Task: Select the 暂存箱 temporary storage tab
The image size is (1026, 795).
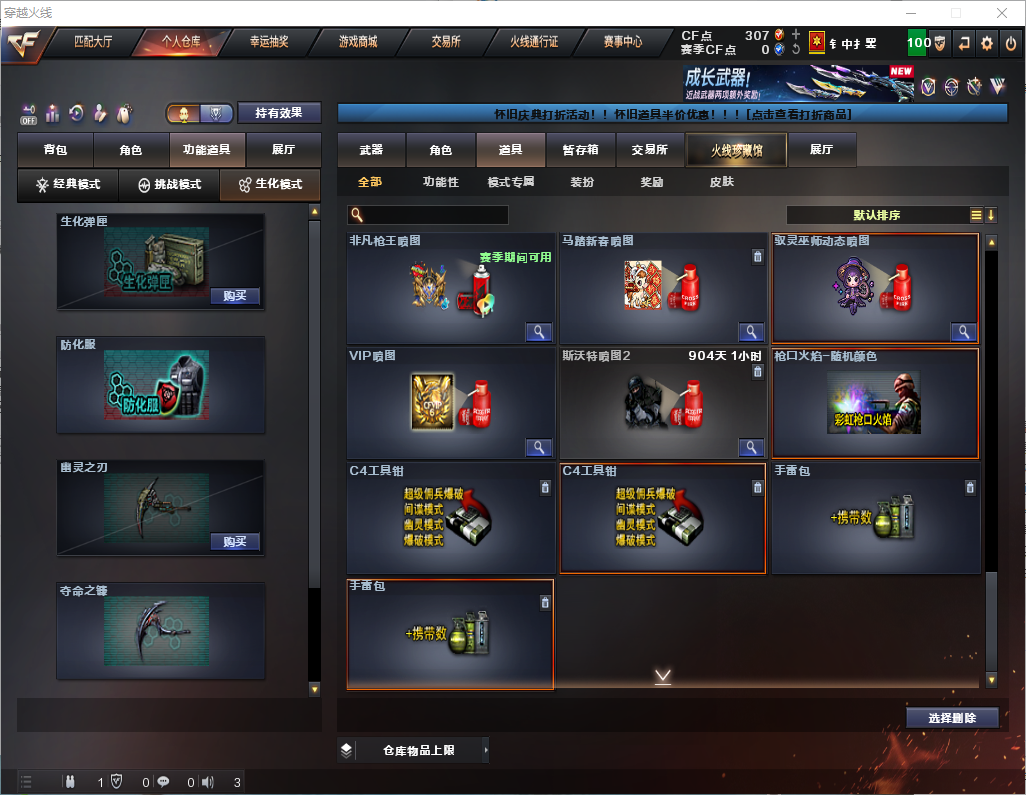Action: point(580,150)
